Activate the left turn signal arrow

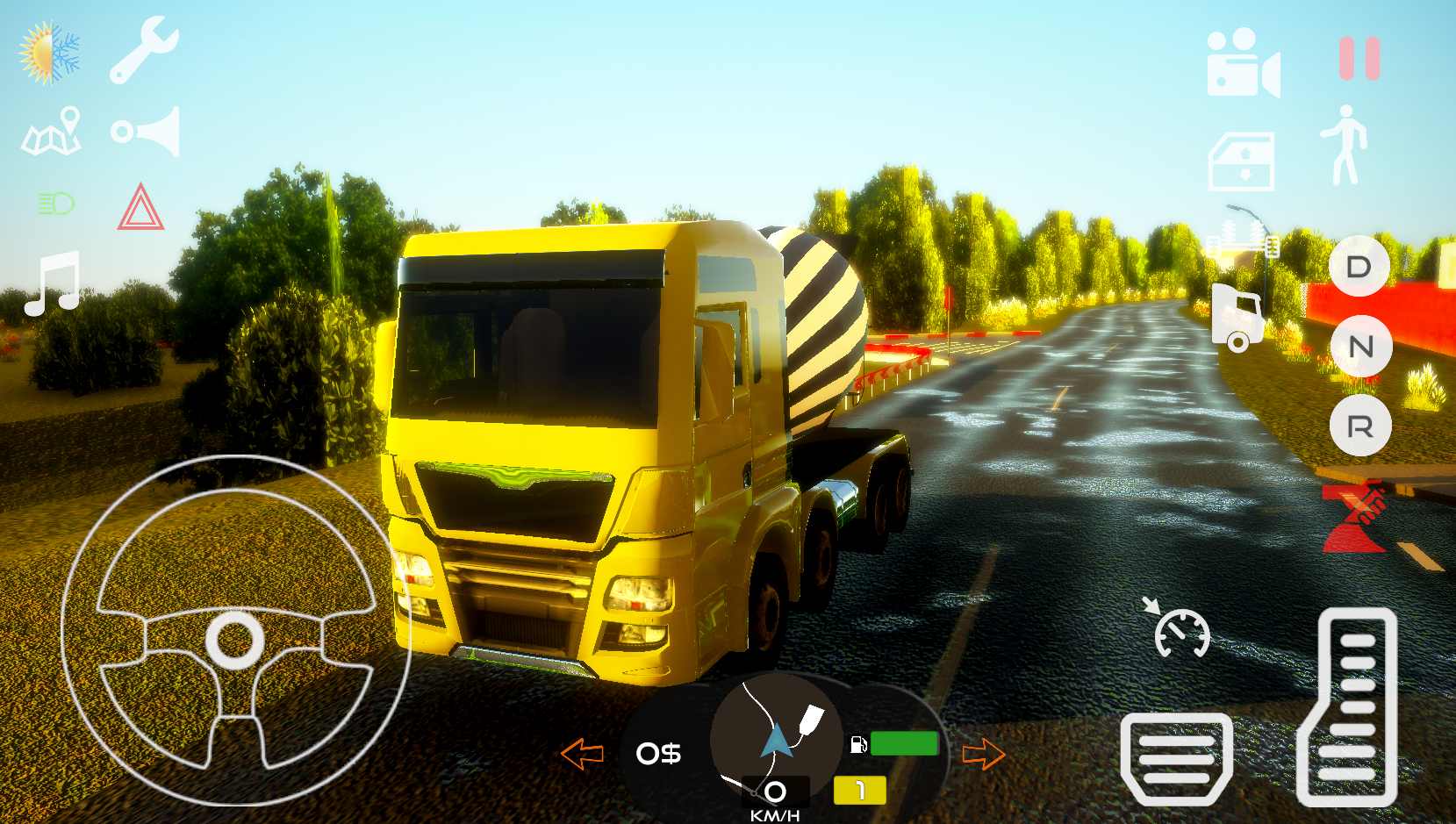(583, 752)
